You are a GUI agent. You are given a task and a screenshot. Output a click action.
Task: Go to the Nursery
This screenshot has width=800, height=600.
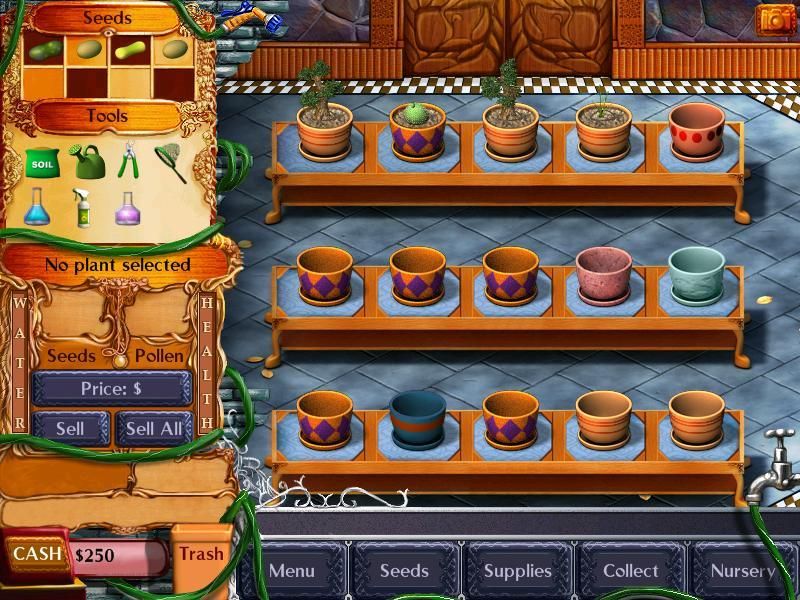tap(743, 571)
